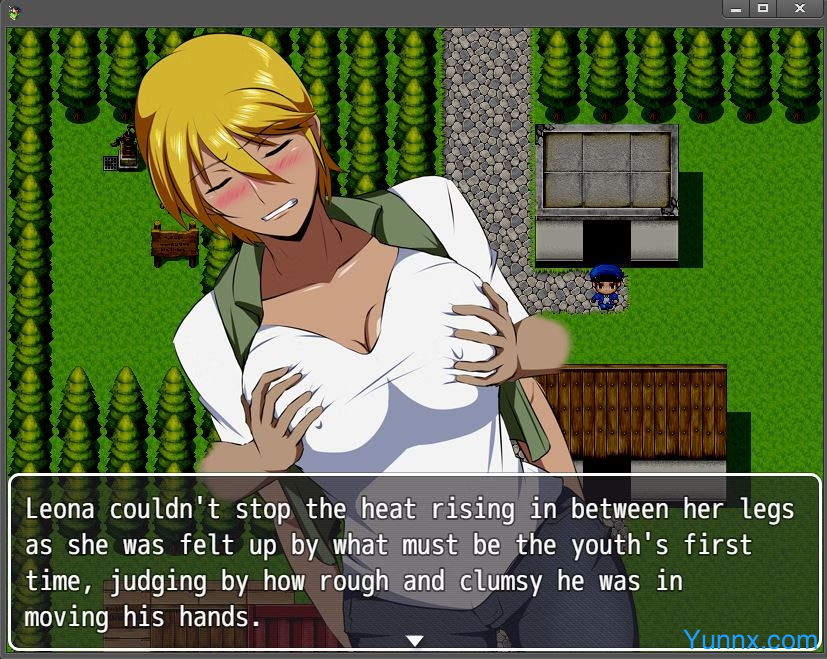827x659 pixels.
Task: Maximize the game window
Action: [x=763, y=8]
